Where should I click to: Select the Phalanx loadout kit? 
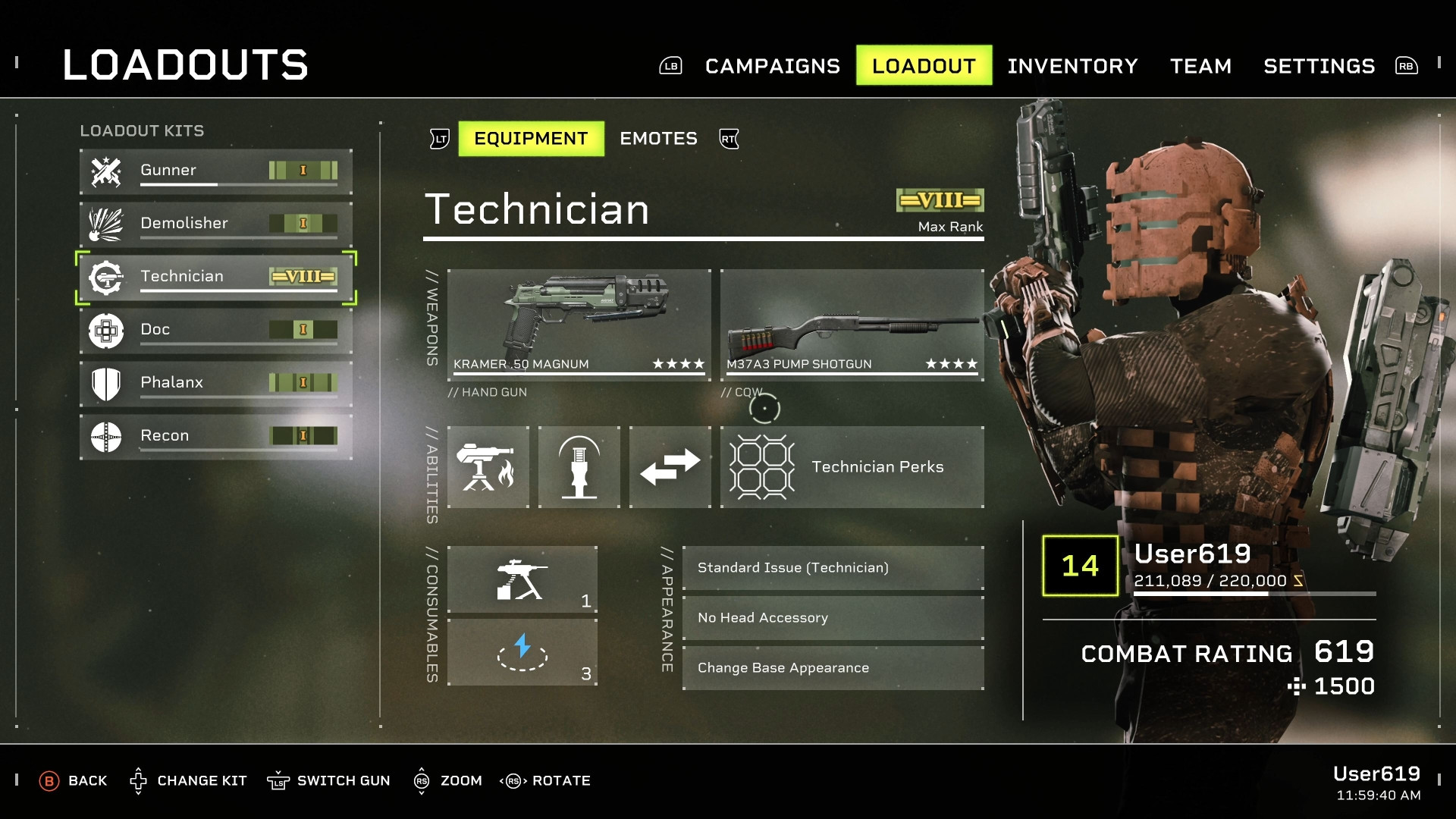point(216,383)
